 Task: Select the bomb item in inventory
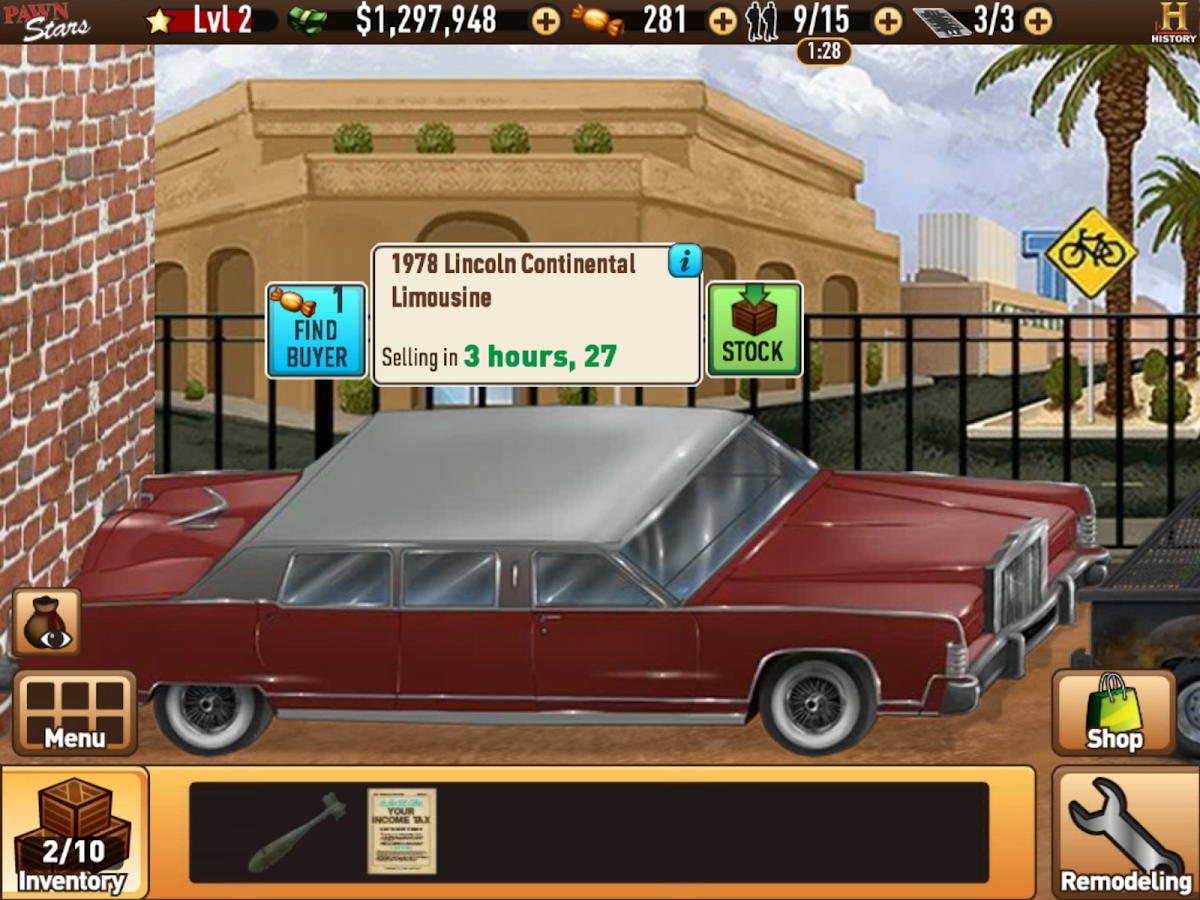[296, 832]
